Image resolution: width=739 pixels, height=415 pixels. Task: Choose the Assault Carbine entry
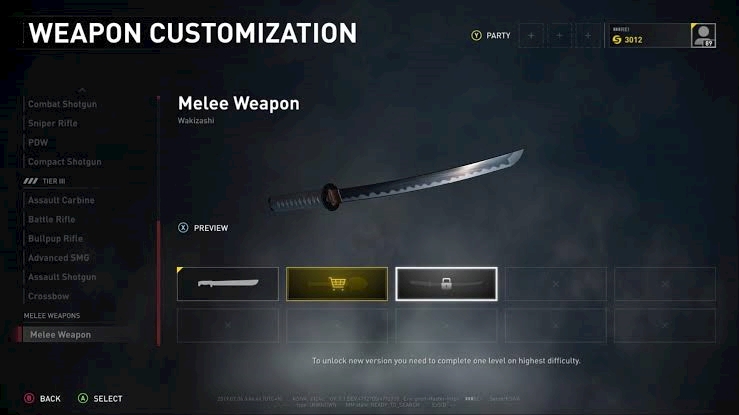[62, 200]
